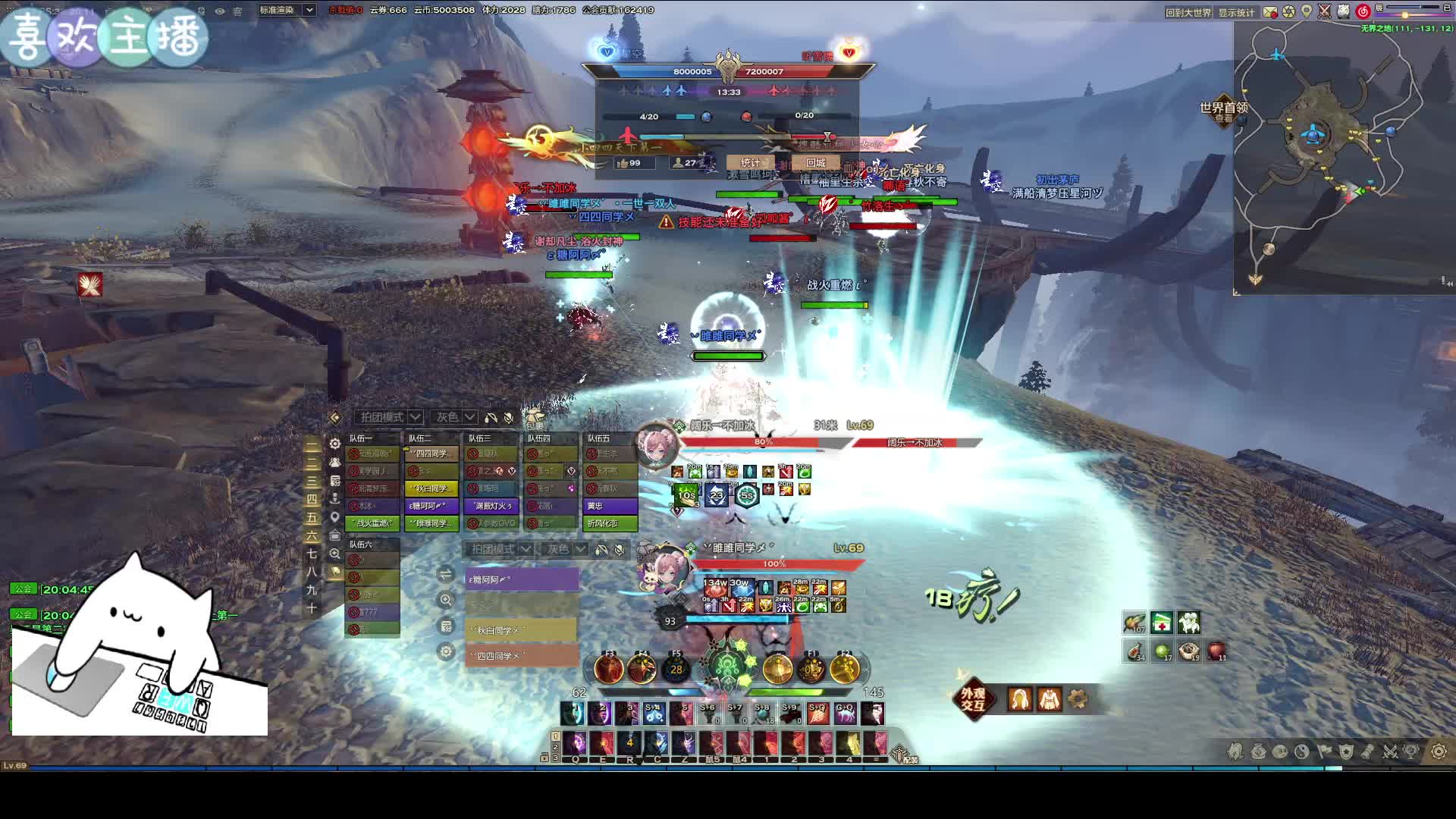The height and width of the screenshot is (819, 1456).
Task: Use the first-aid kit item
Action: pyautogui.click(x=1161, y=623)
